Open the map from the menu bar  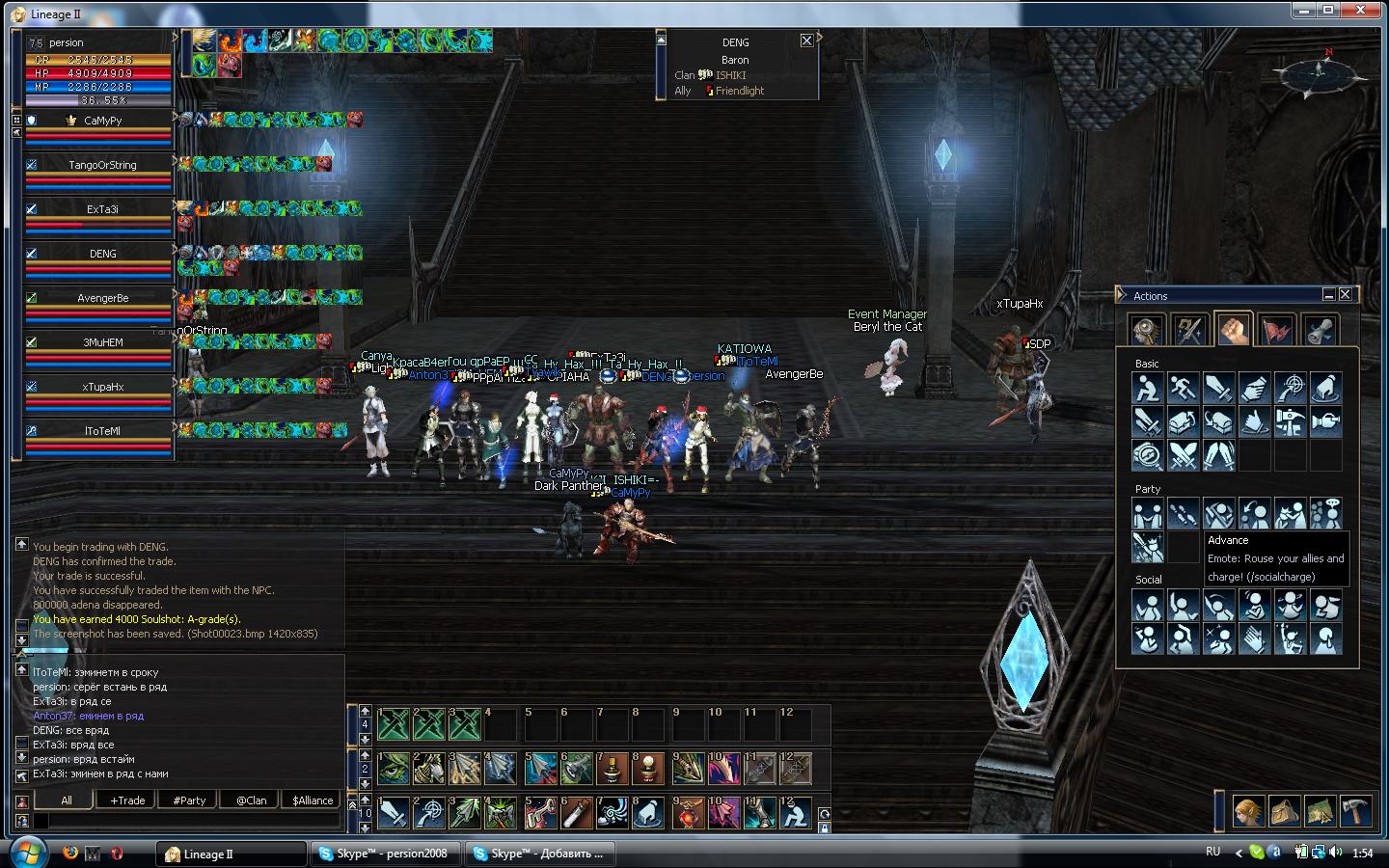(x=1320, y=812)
